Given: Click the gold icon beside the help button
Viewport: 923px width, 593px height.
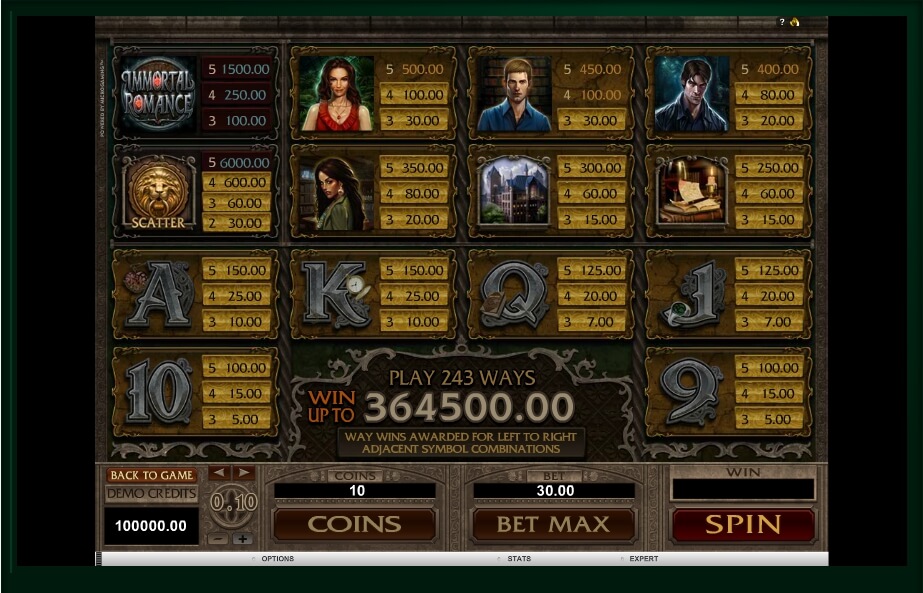Looking at the screenshot, I should click(794, 22).
